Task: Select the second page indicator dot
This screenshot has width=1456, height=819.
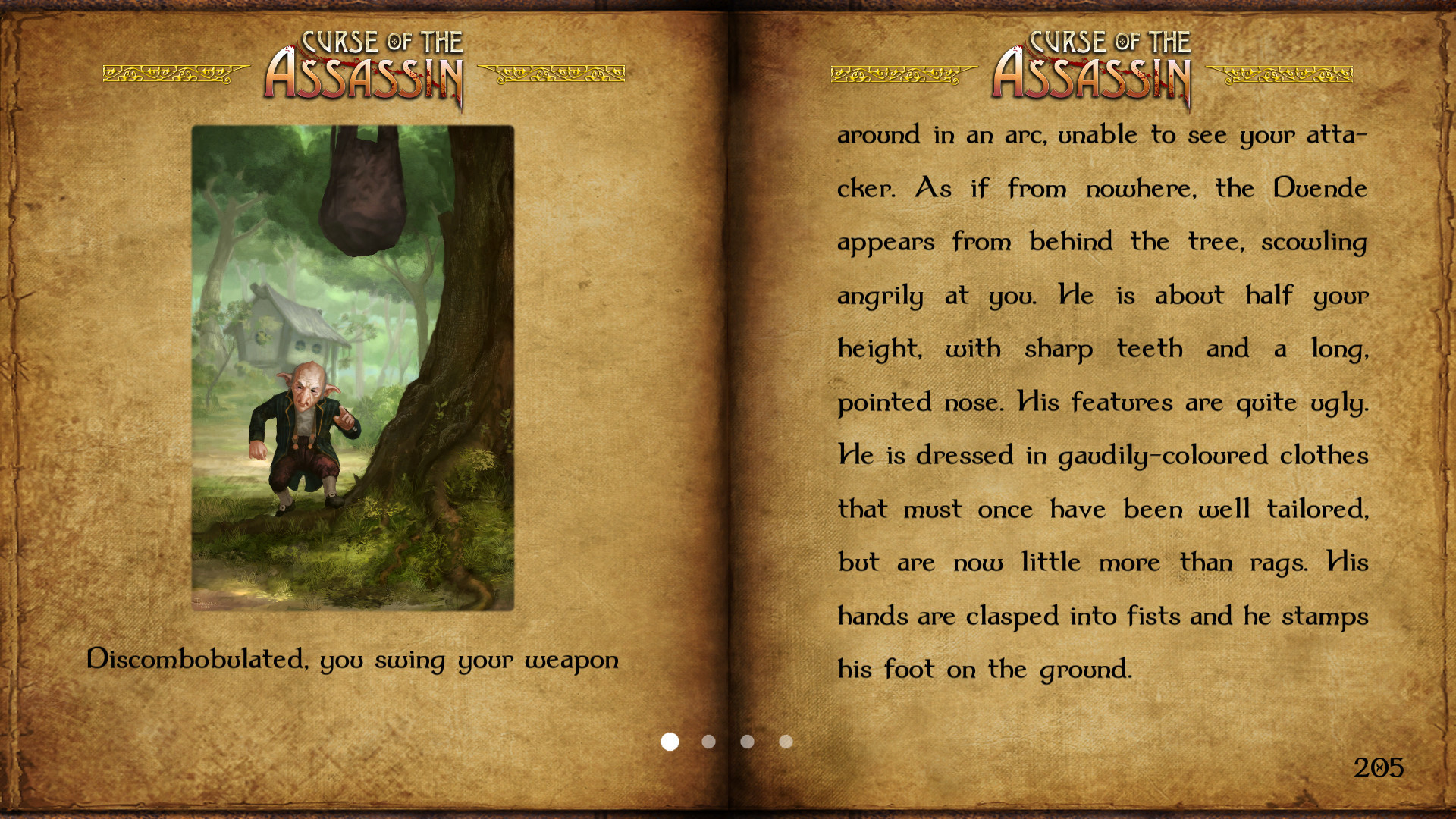Action: [708, 742]
